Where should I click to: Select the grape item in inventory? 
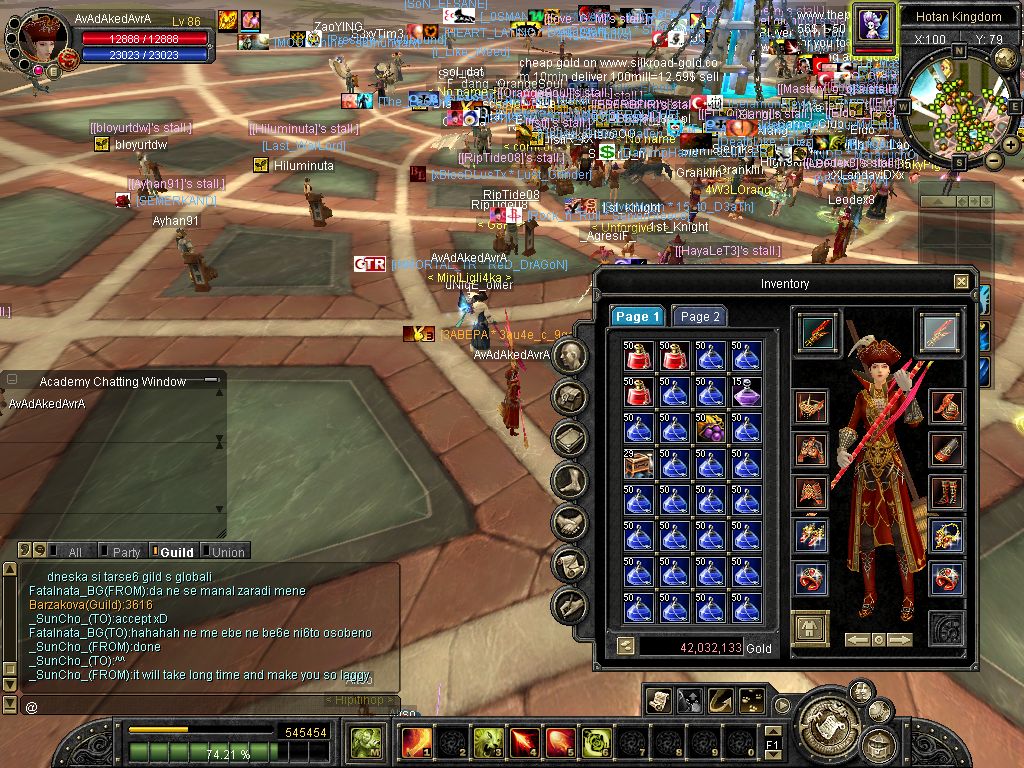point(710,428)
